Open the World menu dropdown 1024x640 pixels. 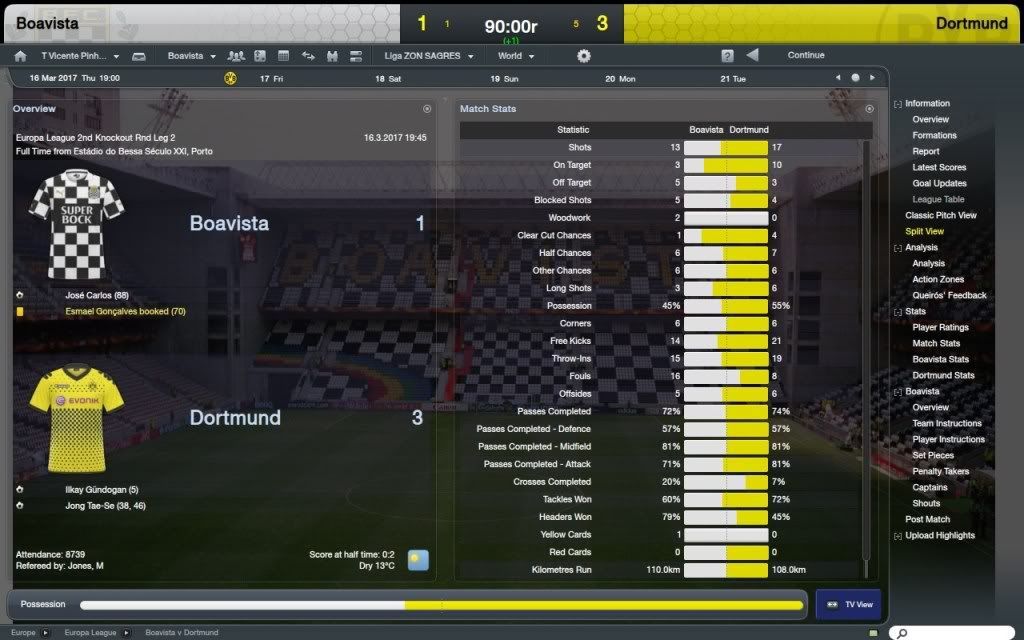[516, 57]
